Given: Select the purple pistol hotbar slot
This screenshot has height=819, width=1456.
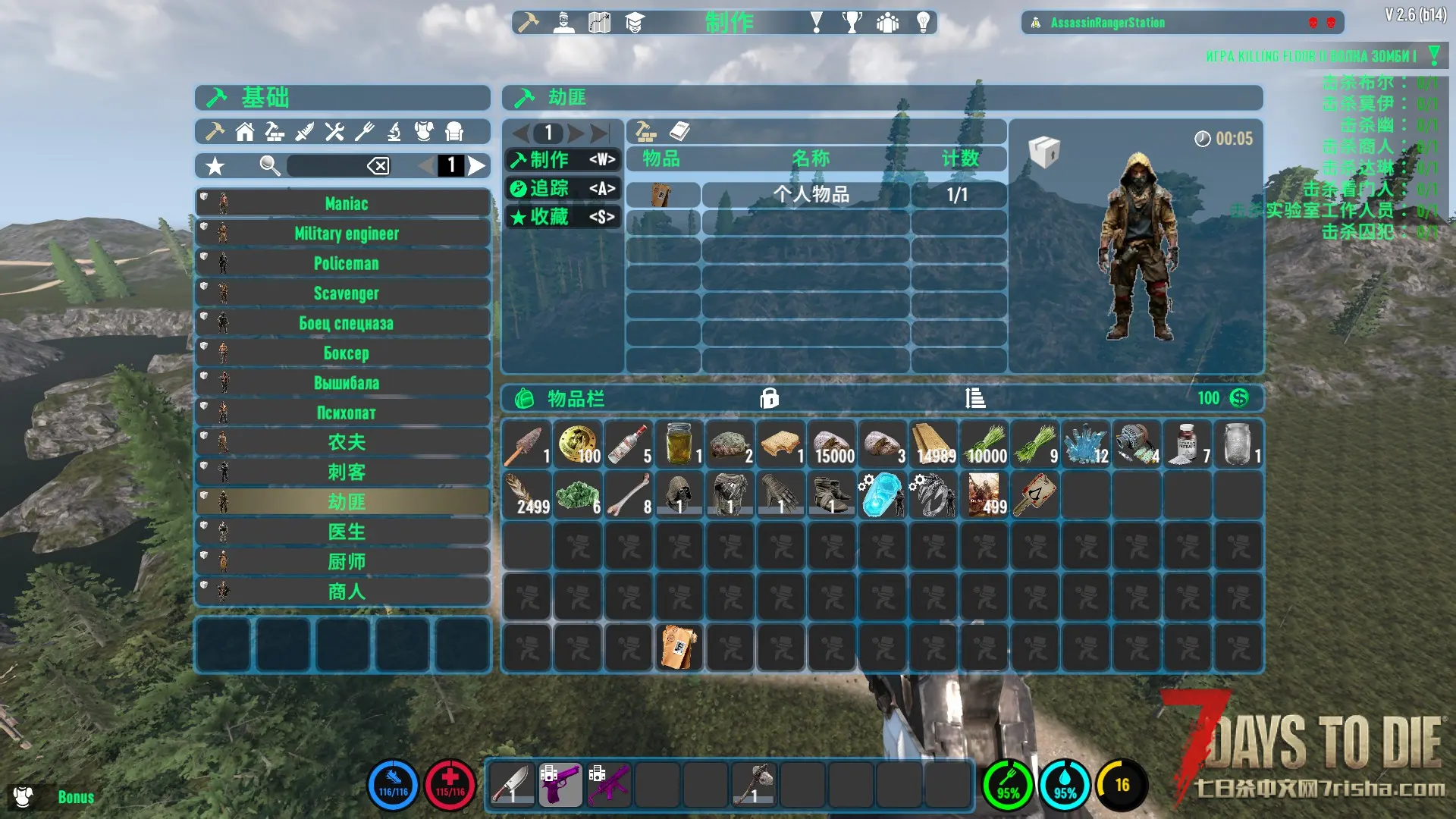Looking at the screenshot, I should pos(560,784).
